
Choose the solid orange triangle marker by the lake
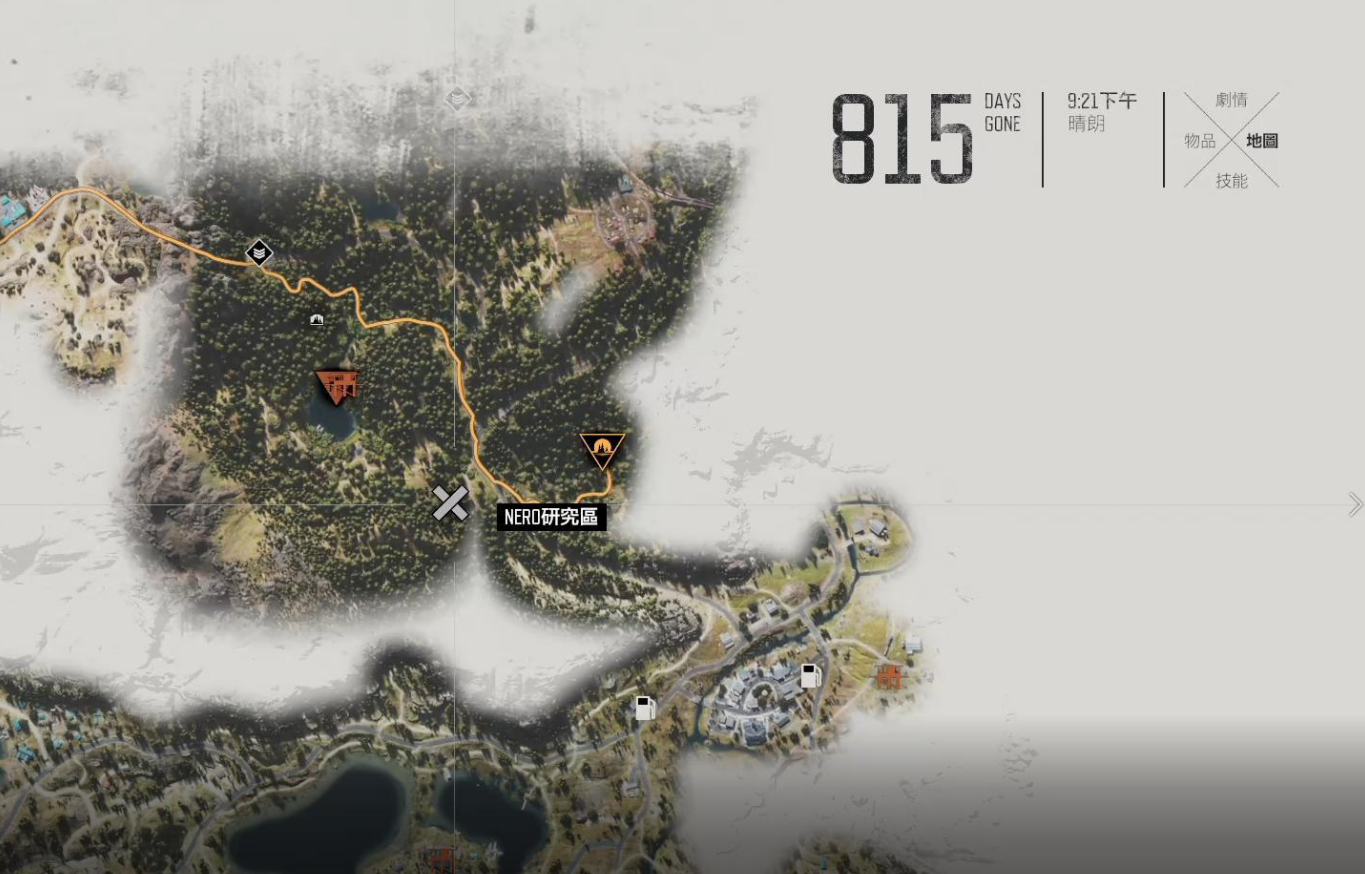tap(337, 385)
